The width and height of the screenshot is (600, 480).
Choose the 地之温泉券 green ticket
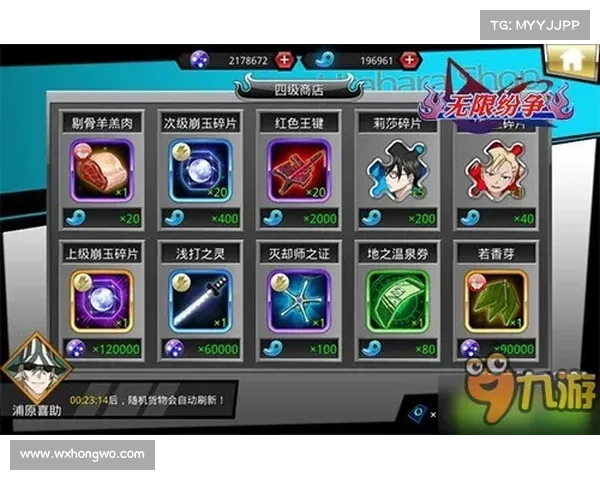(397, 299)
